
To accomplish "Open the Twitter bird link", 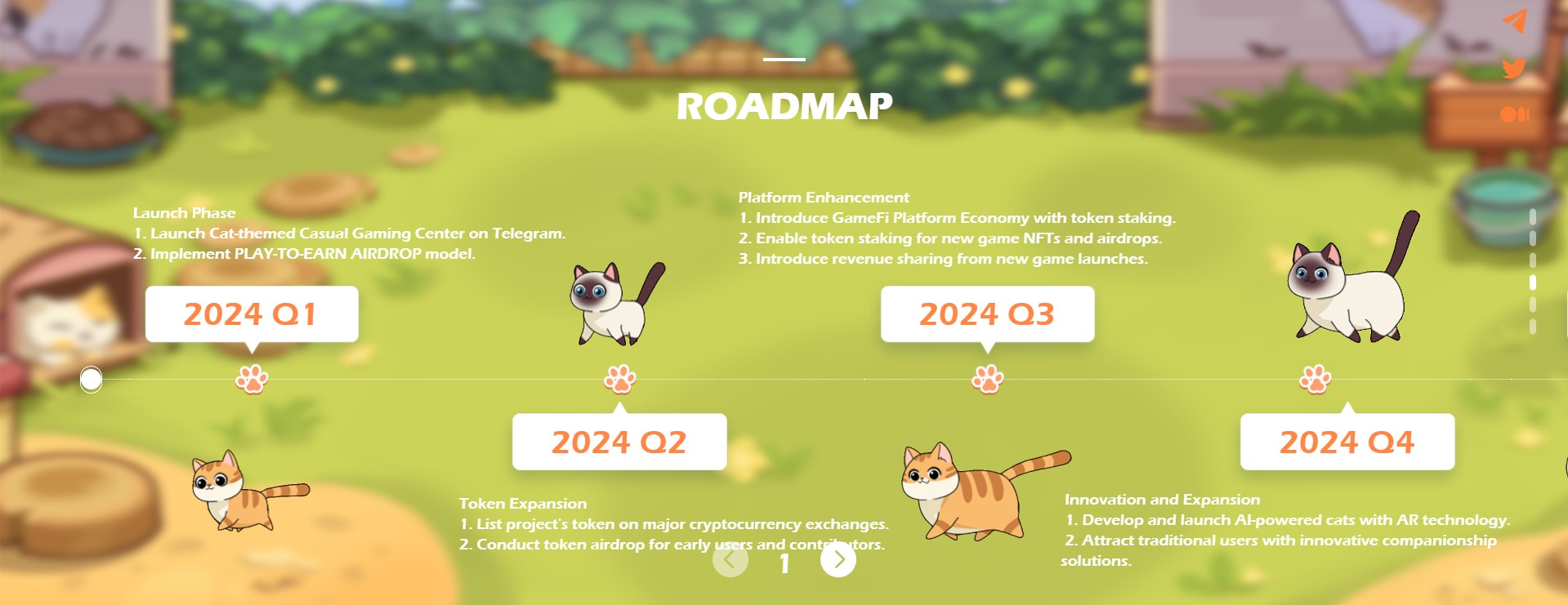I will (1514, 68).
